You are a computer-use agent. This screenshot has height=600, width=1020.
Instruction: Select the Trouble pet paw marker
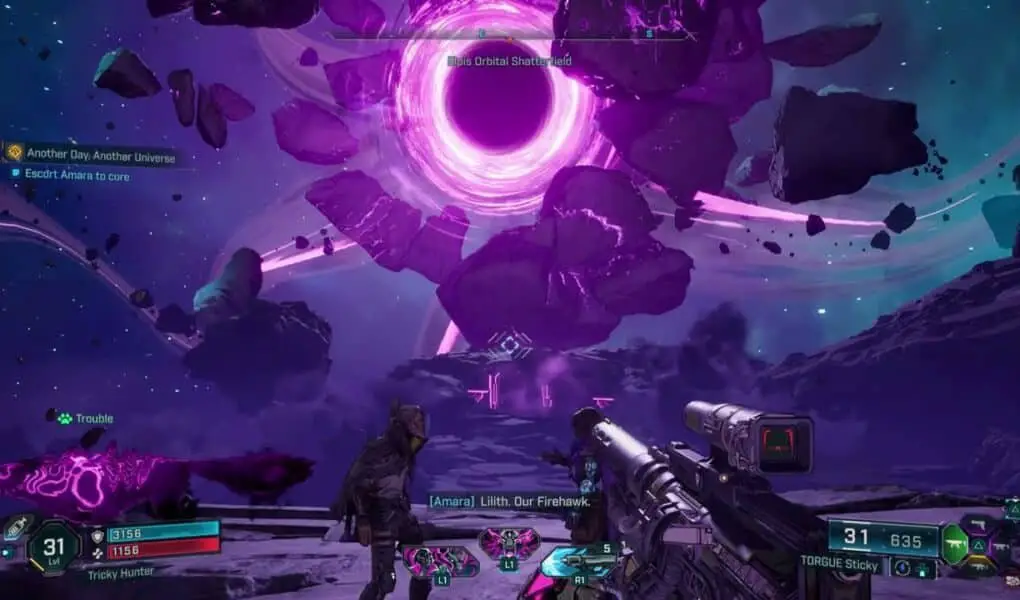coord(64,418)
